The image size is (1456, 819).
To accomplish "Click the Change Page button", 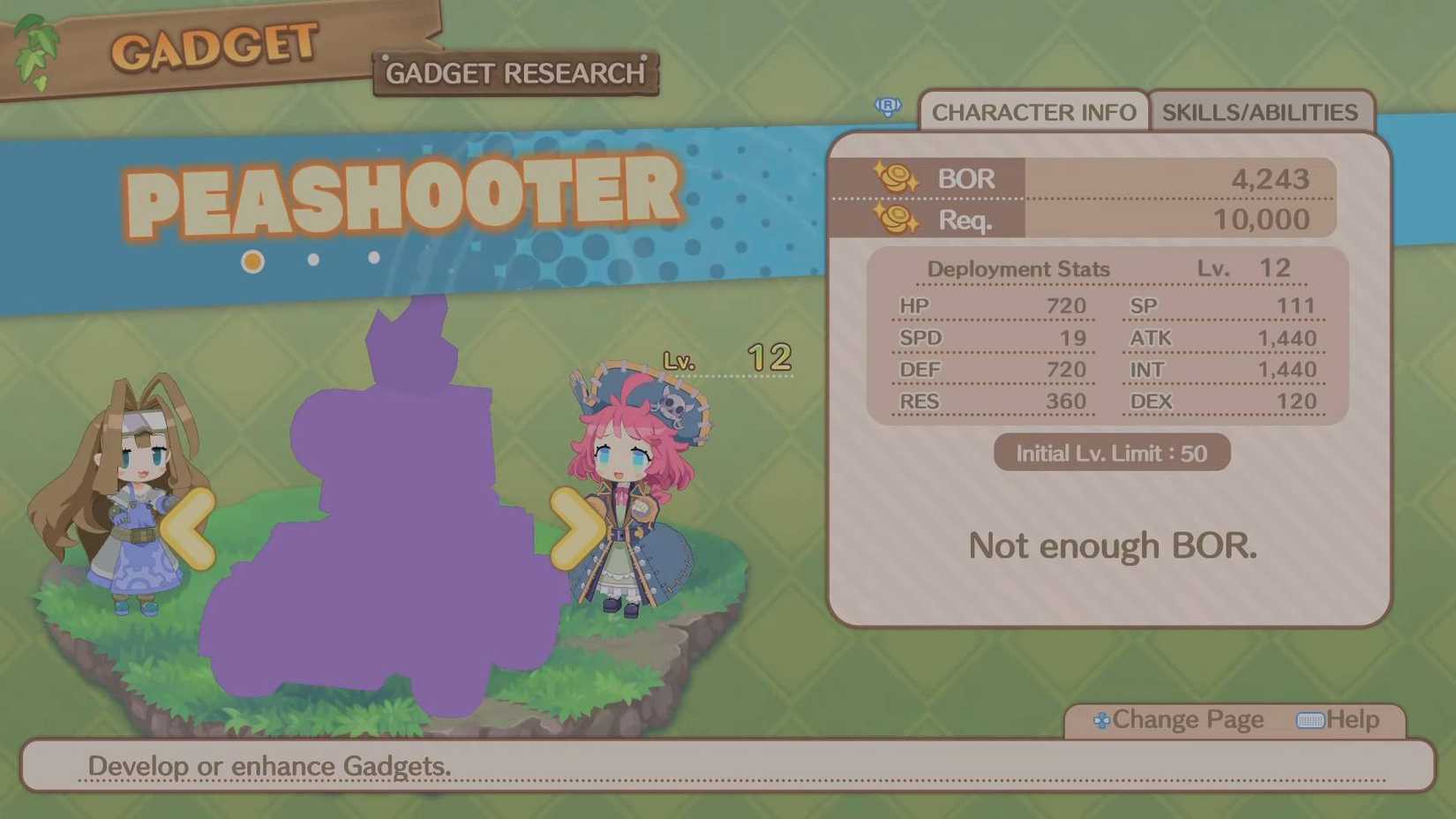I will 1187,720.
